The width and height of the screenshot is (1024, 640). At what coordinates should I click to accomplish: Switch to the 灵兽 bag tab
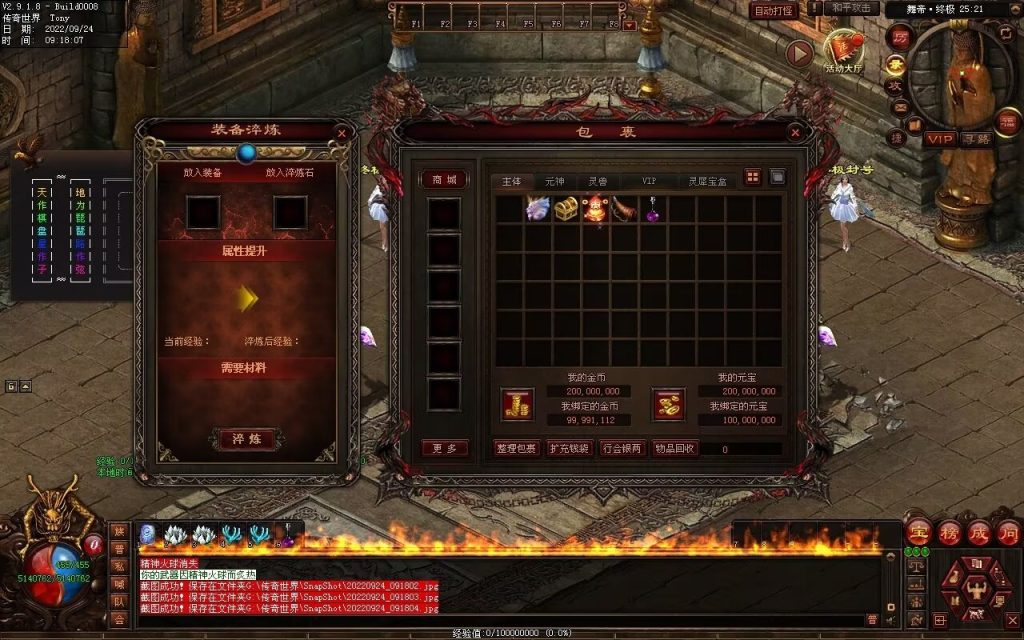tap(598, 181)
